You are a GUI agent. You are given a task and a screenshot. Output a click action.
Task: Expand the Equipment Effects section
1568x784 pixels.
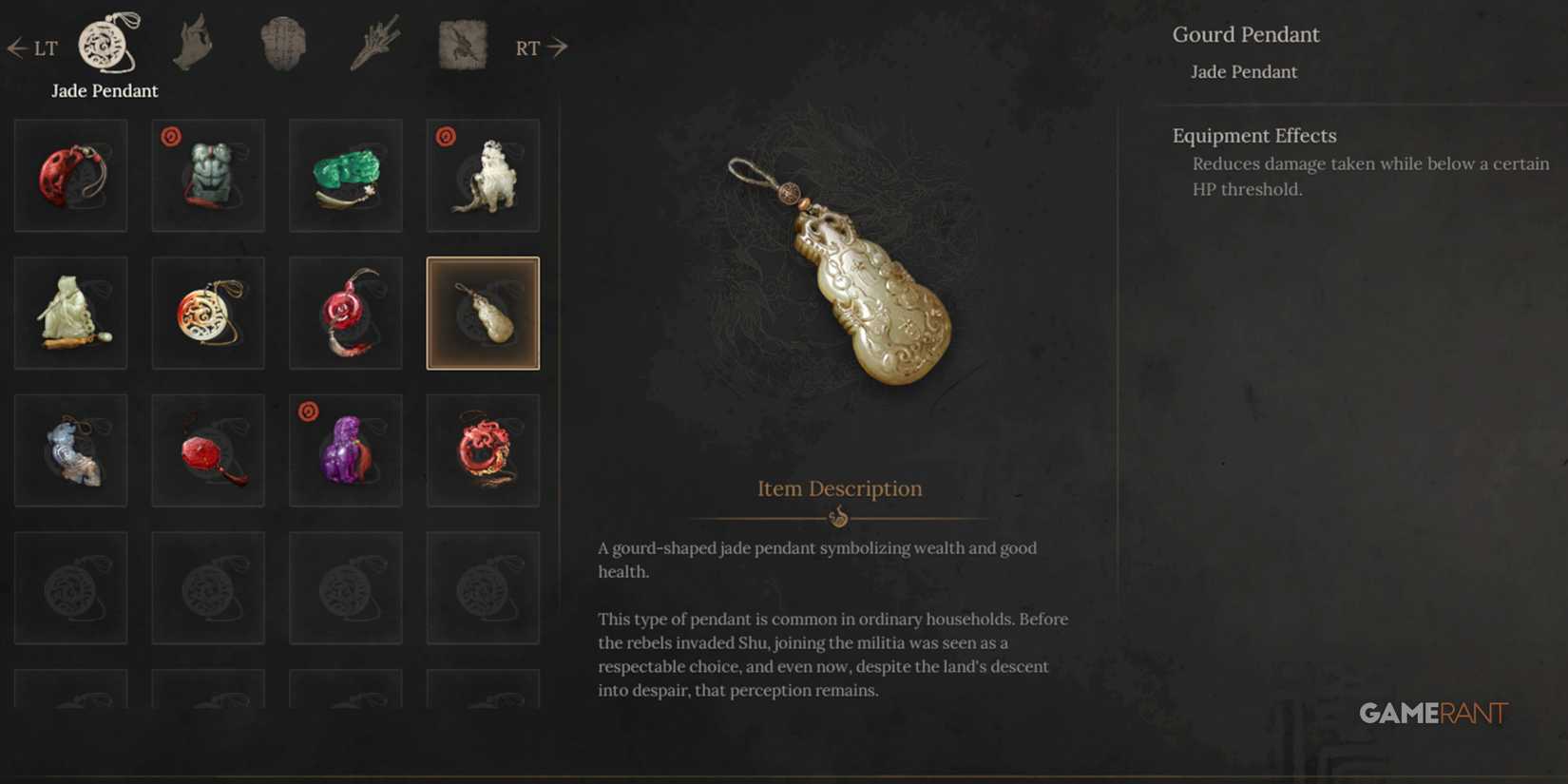click(1253, 135)
